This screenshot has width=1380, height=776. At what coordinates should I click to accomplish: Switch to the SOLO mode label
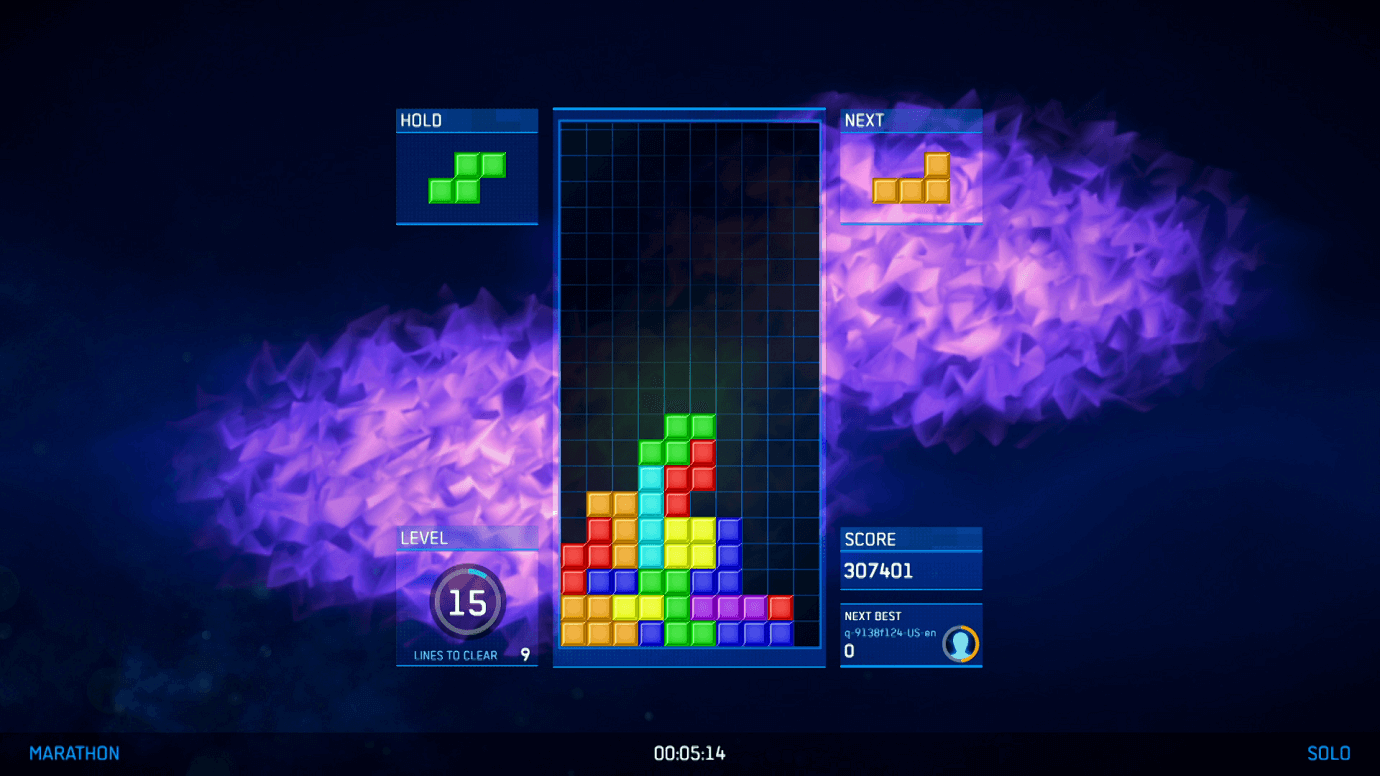(1330, 753)
